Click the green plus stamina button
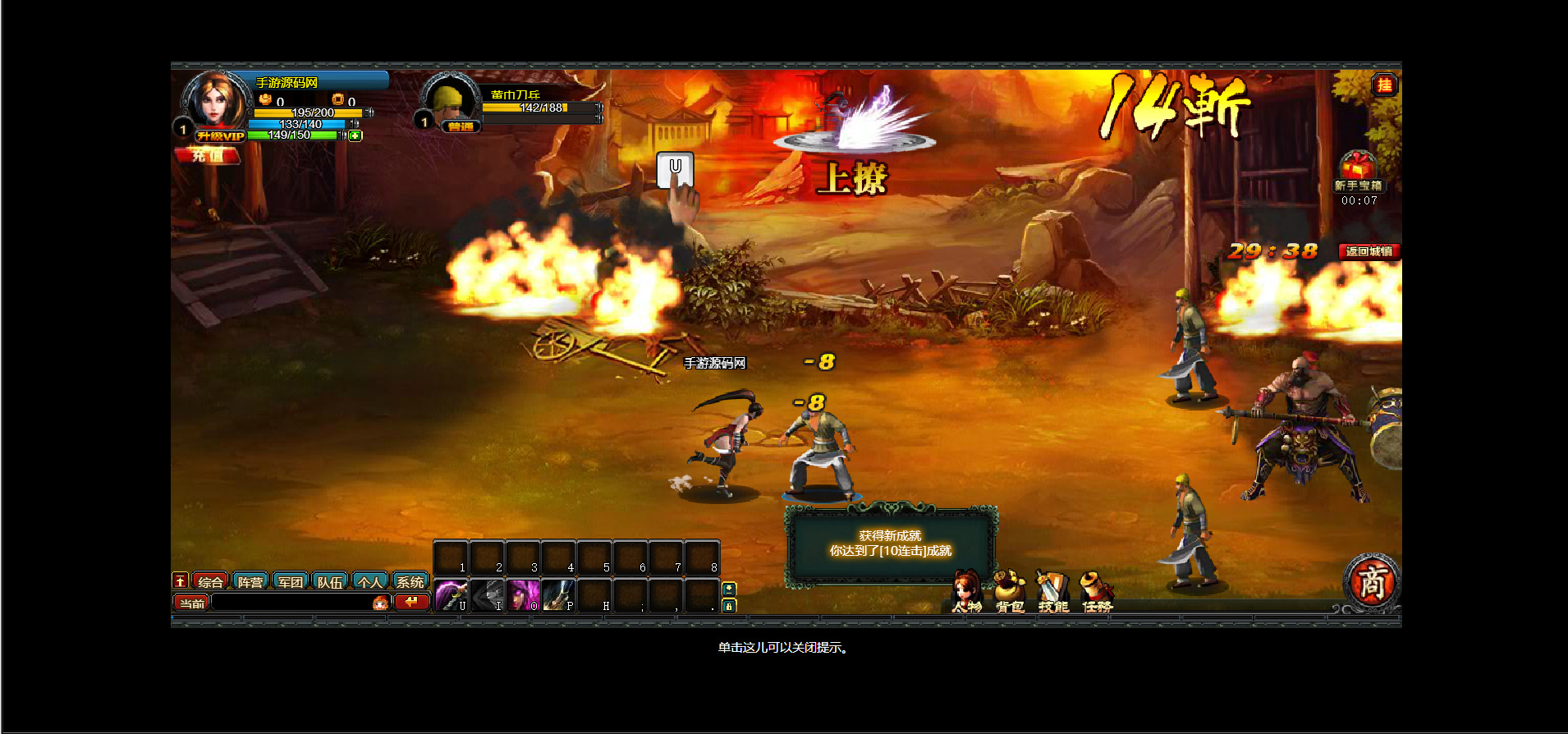The height and width of the screenshot is (734, 1568). point(355,135)
